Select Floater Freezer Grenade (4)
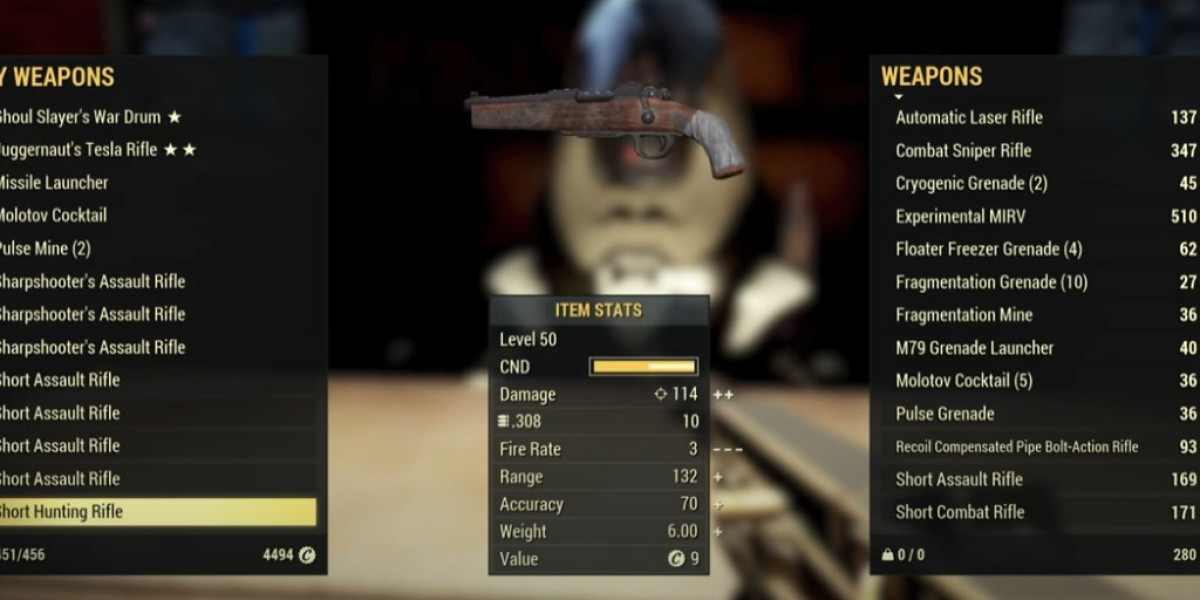The image size is (1200, 600). pos(988,249)
